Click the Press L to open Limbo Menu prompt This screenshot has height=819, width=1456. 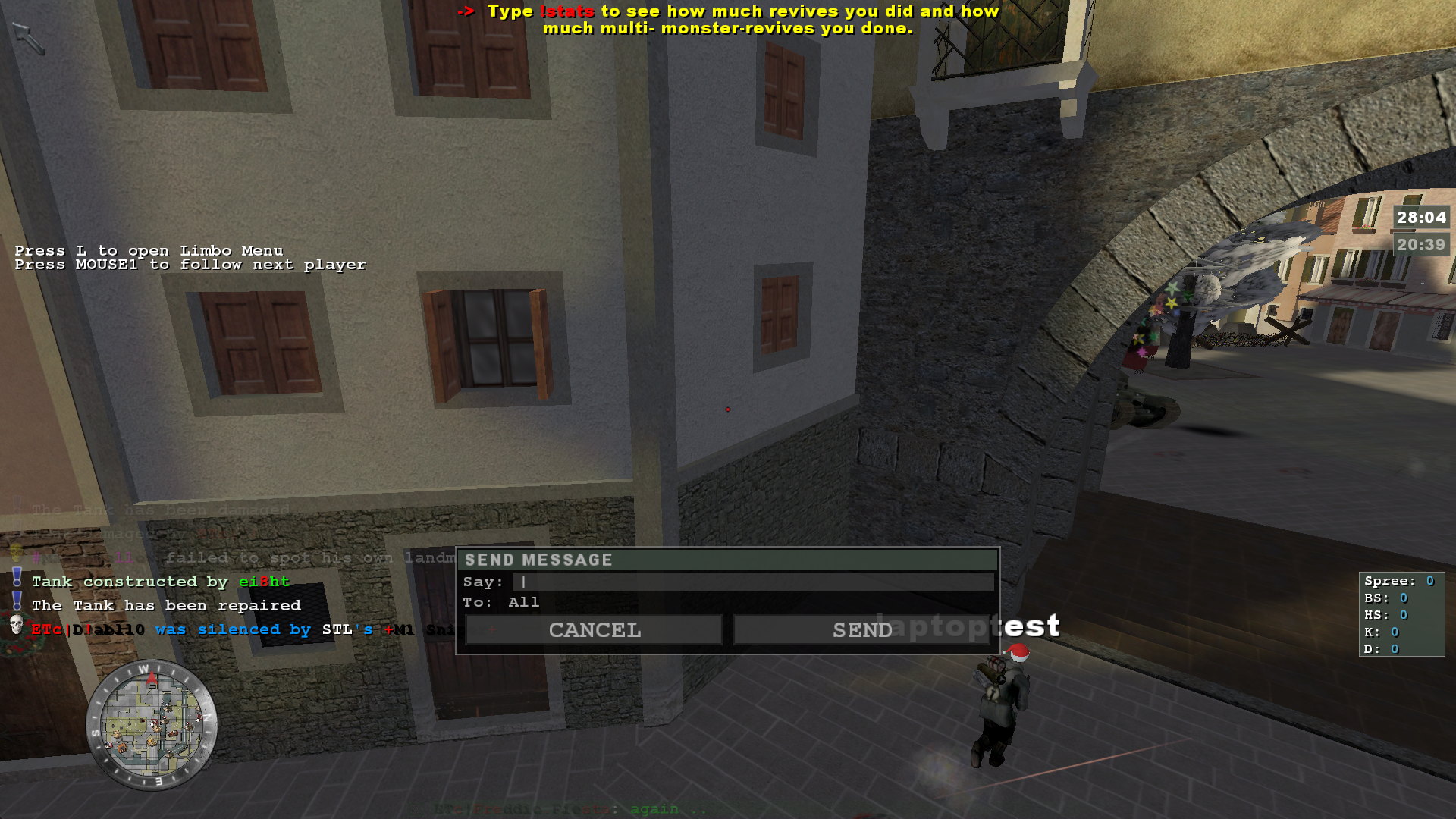point(149,250)
